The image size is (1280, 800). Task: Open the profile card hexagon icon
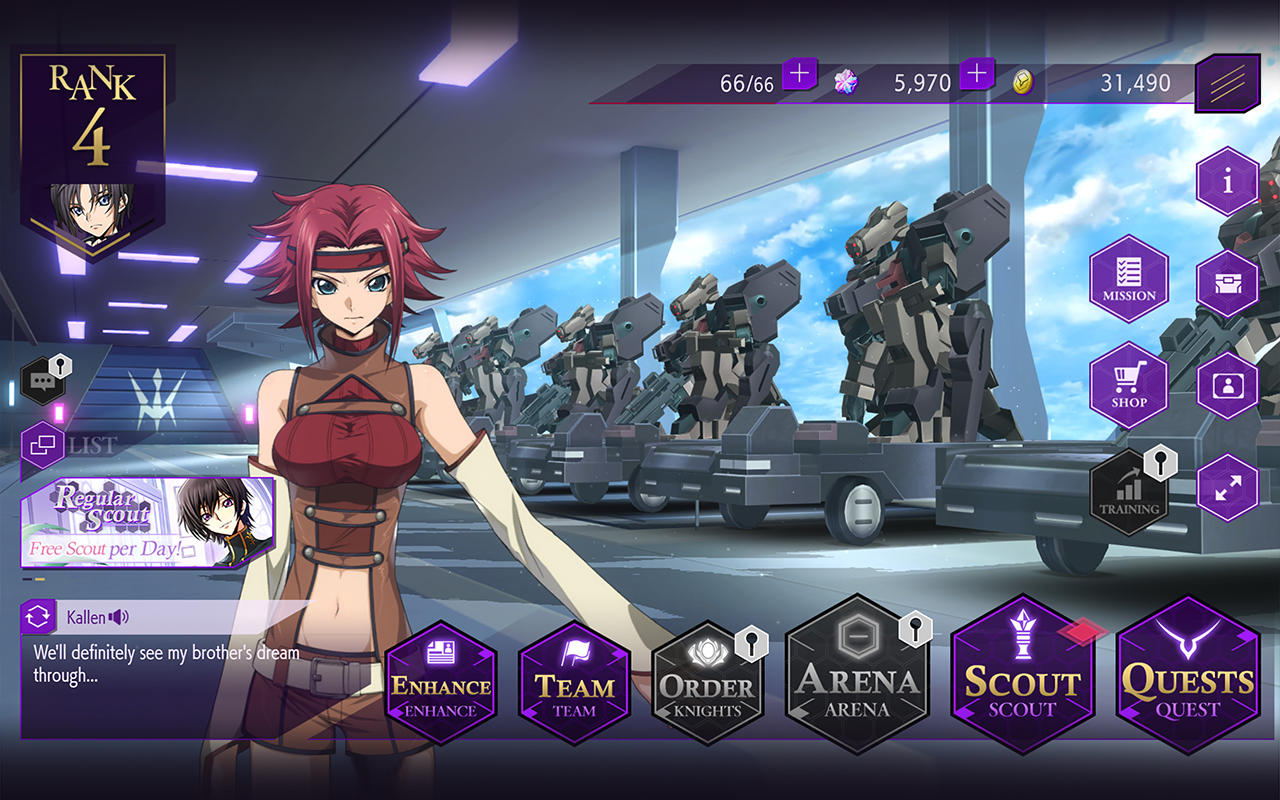[1227, 385]
